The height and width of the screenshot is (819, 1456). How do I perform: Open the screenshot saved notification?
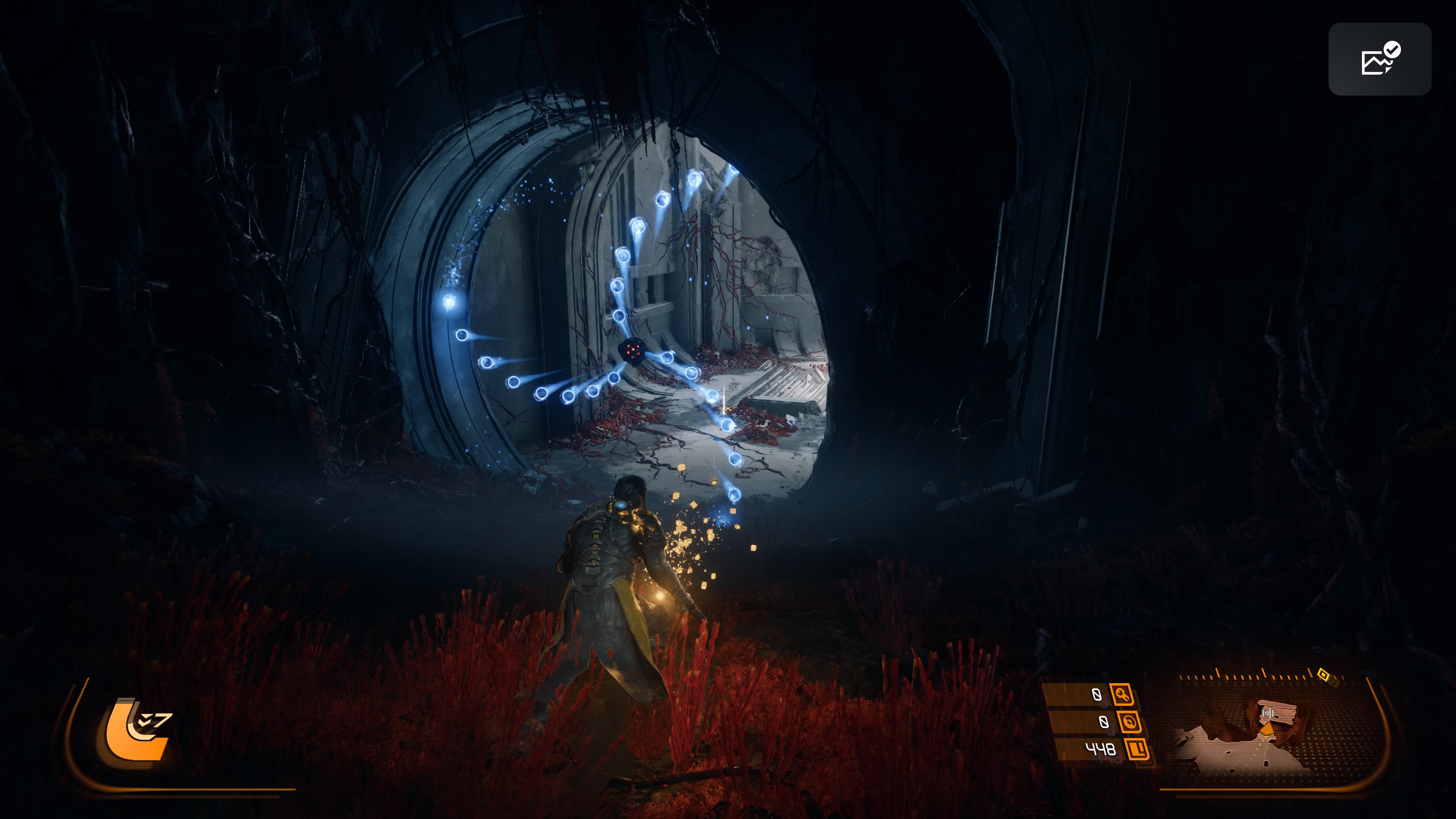(x=1379, y=59)
